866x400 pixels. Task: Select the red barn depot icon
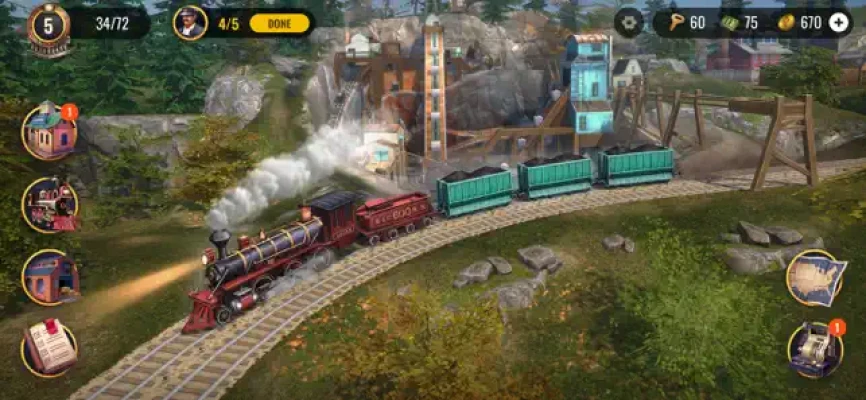(x=49, y=276)
